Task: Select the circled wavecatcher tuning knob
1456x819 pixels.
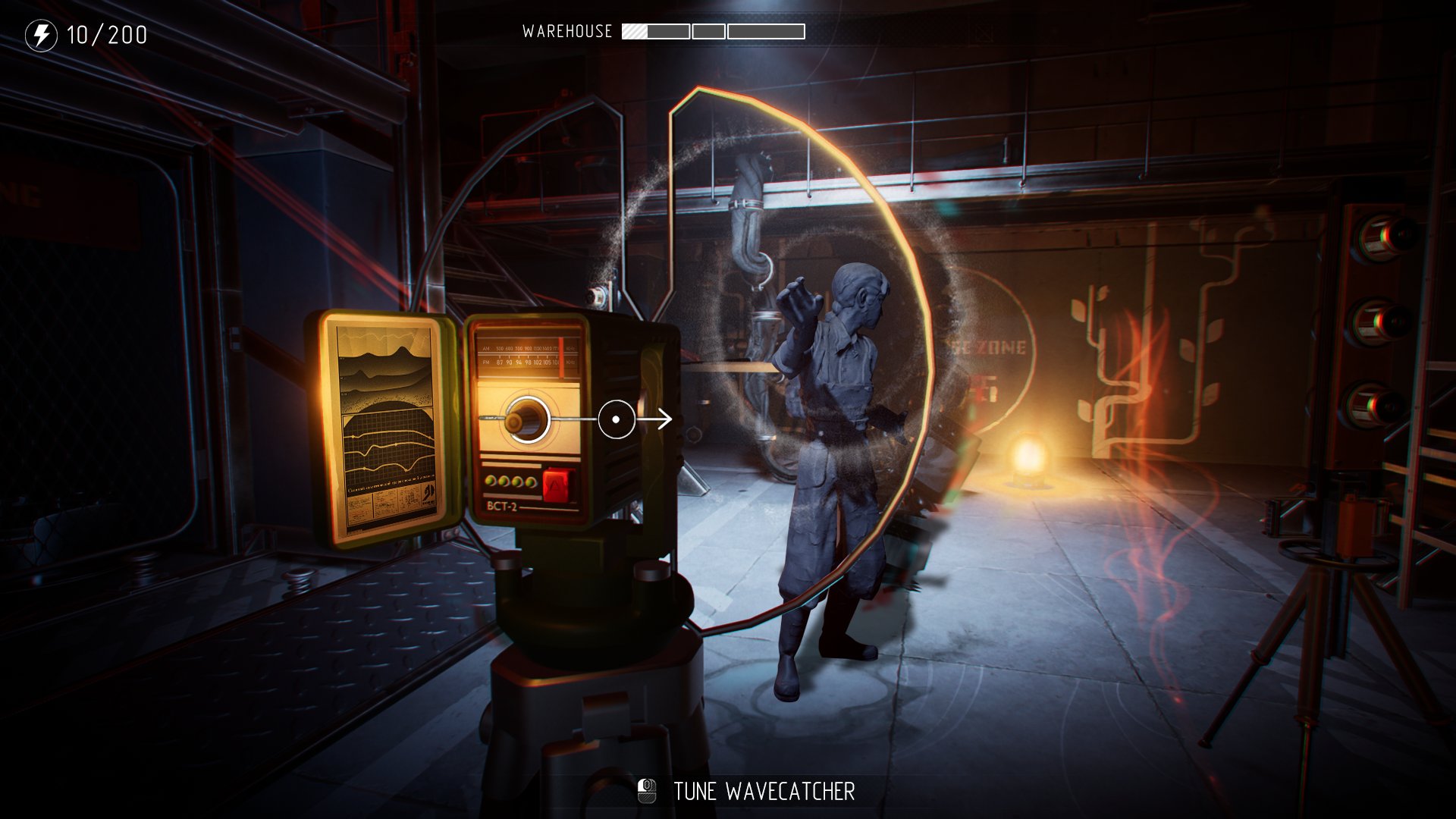Action: pyautogui.click(x=526, y=419)
